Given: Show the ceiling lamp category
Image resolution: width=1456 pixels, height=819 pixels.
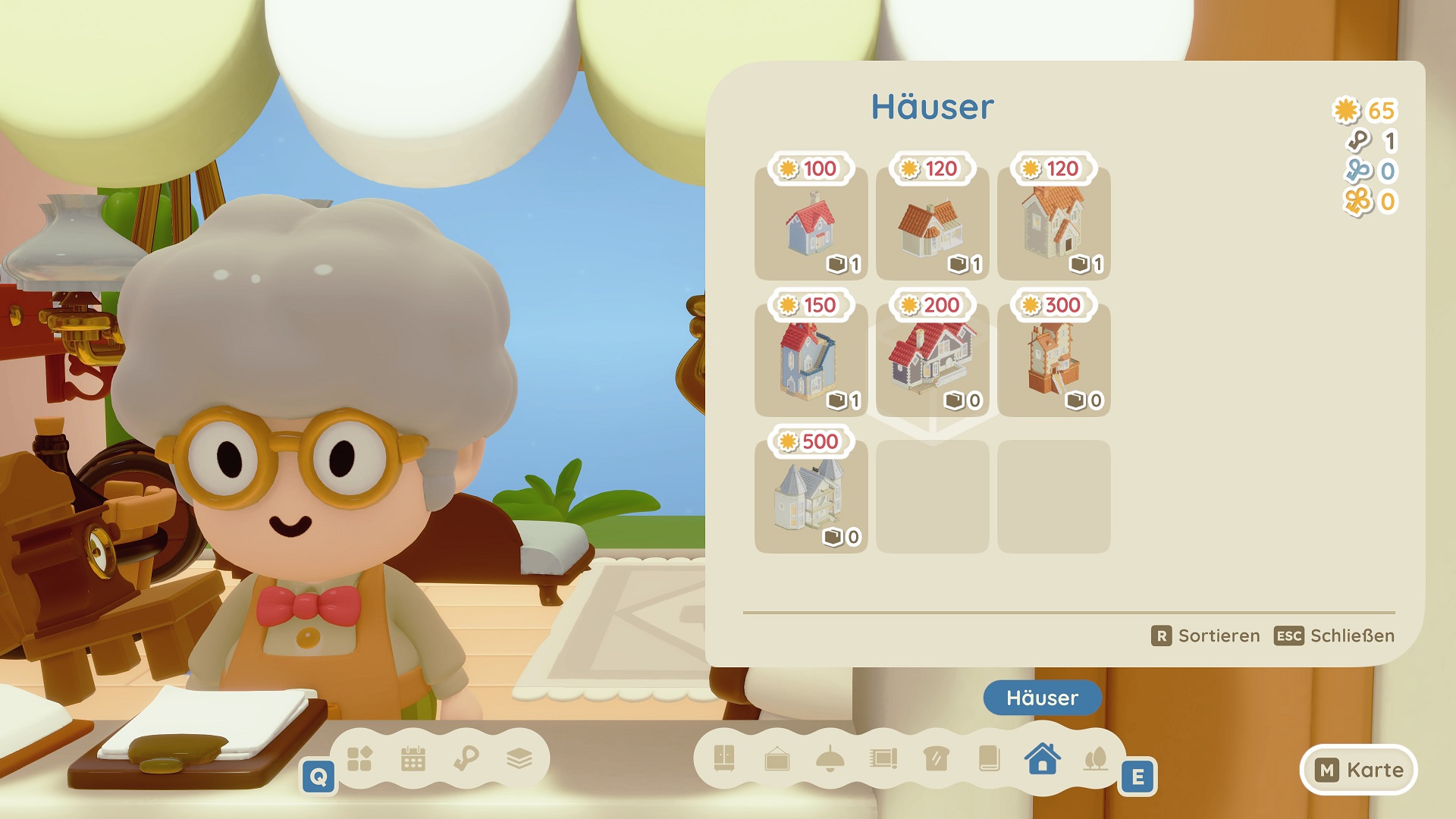Looking at the screenshot, I should (x=830, y=758).
